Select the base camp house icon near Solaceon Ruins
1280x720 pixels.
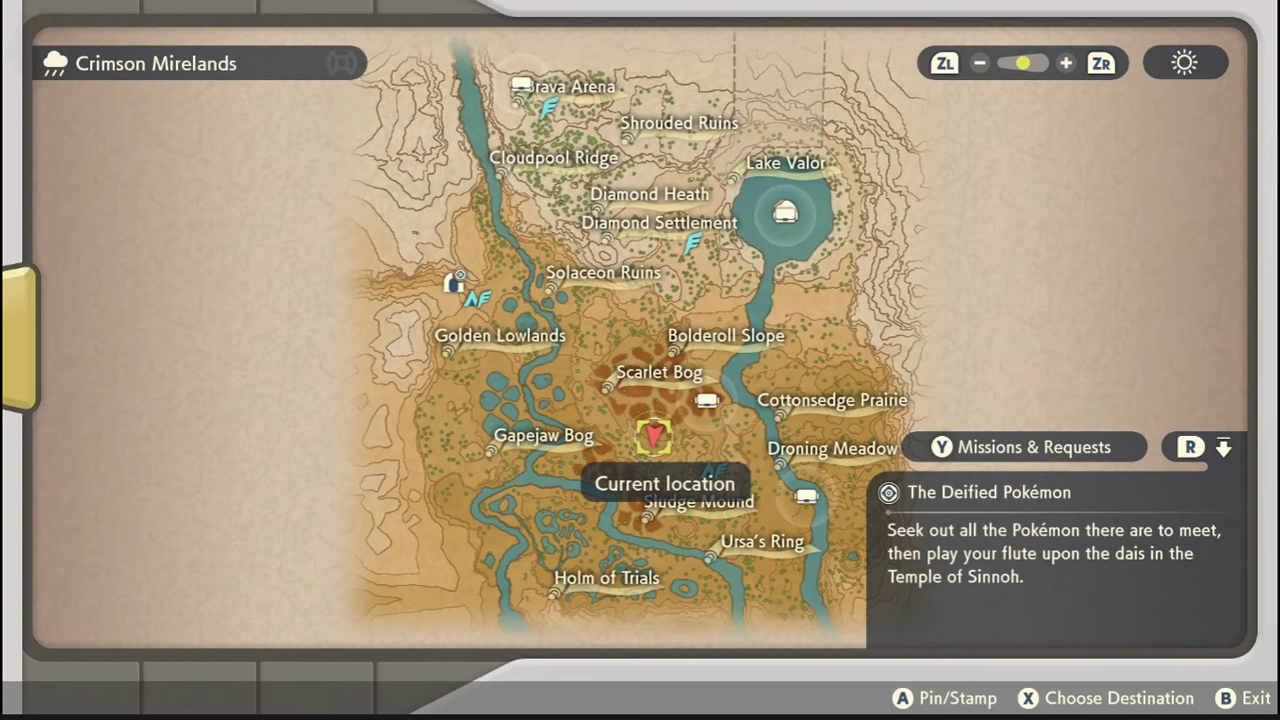click(455, 281)
